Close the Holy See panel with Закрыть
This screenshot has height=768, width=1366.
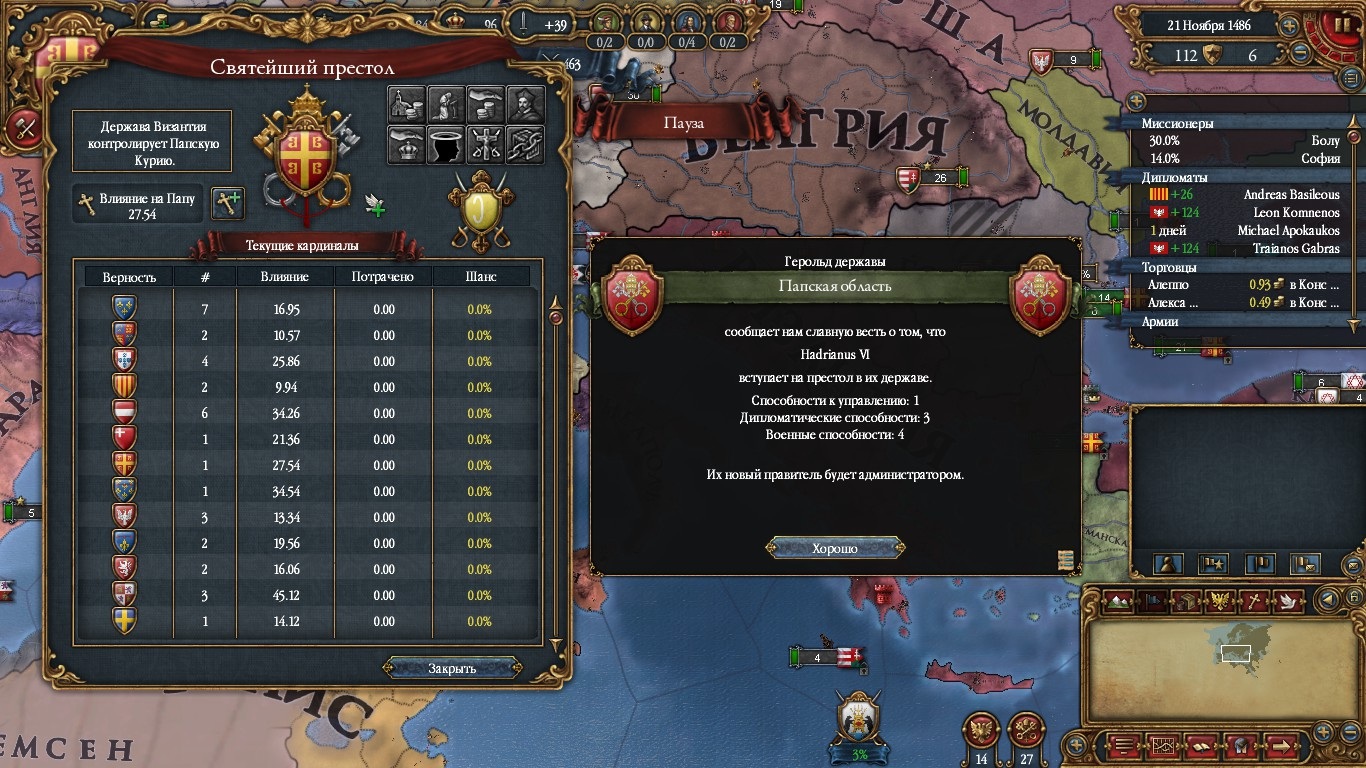pos(452,668)
